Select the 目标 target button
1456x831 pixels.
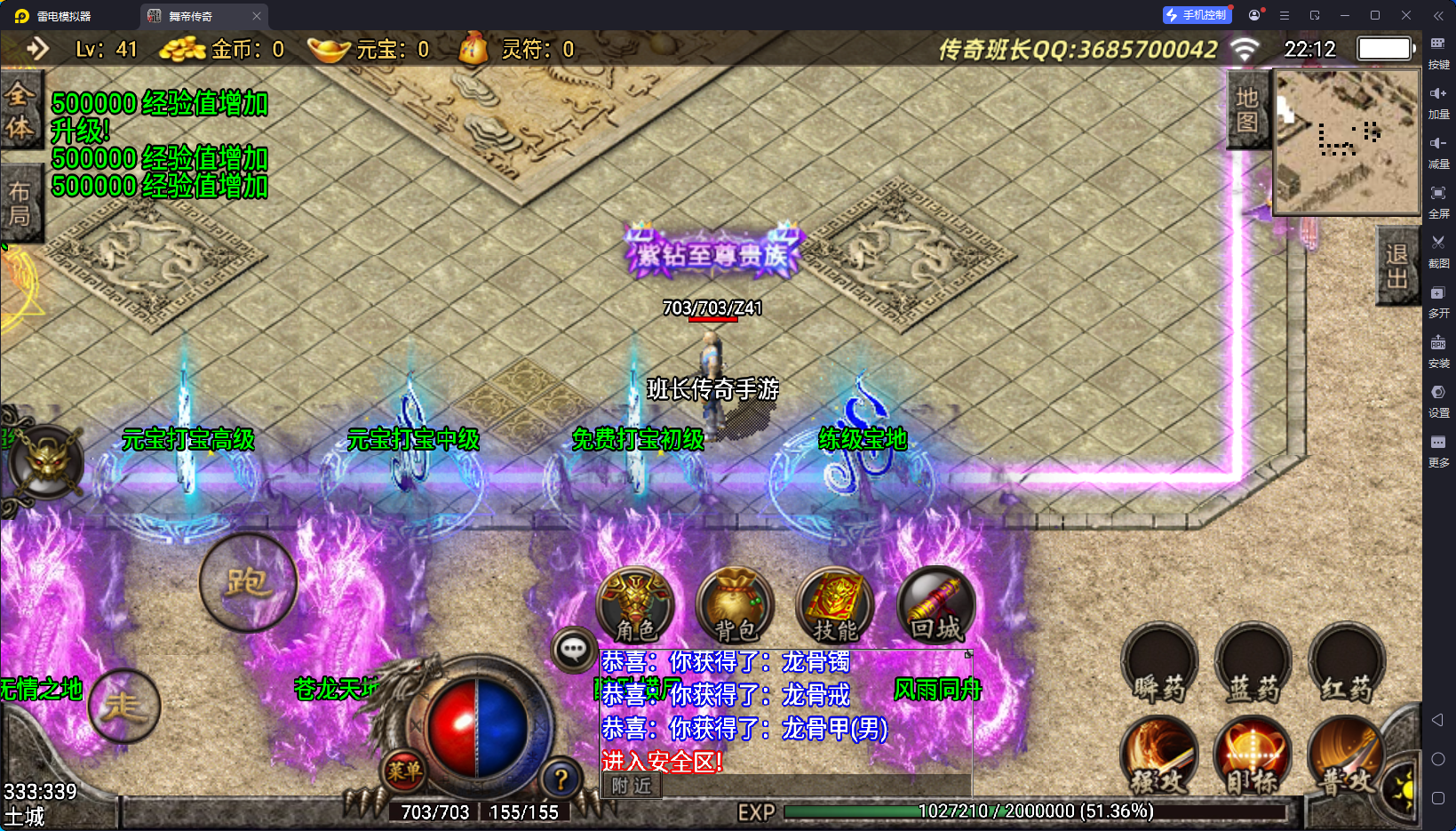[1253, 756]
